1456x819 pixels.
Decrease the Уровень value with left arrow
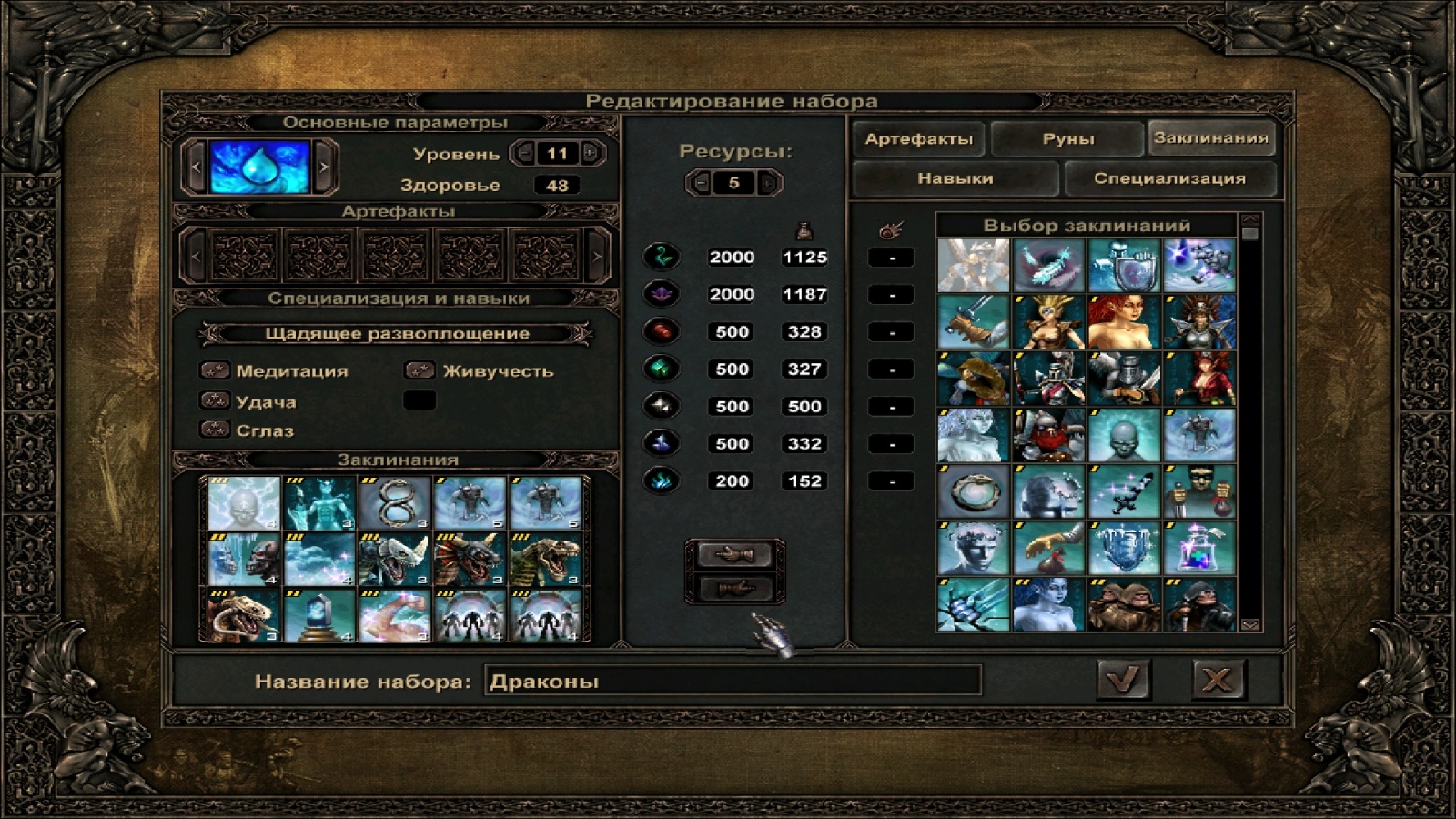click(523, 154)
